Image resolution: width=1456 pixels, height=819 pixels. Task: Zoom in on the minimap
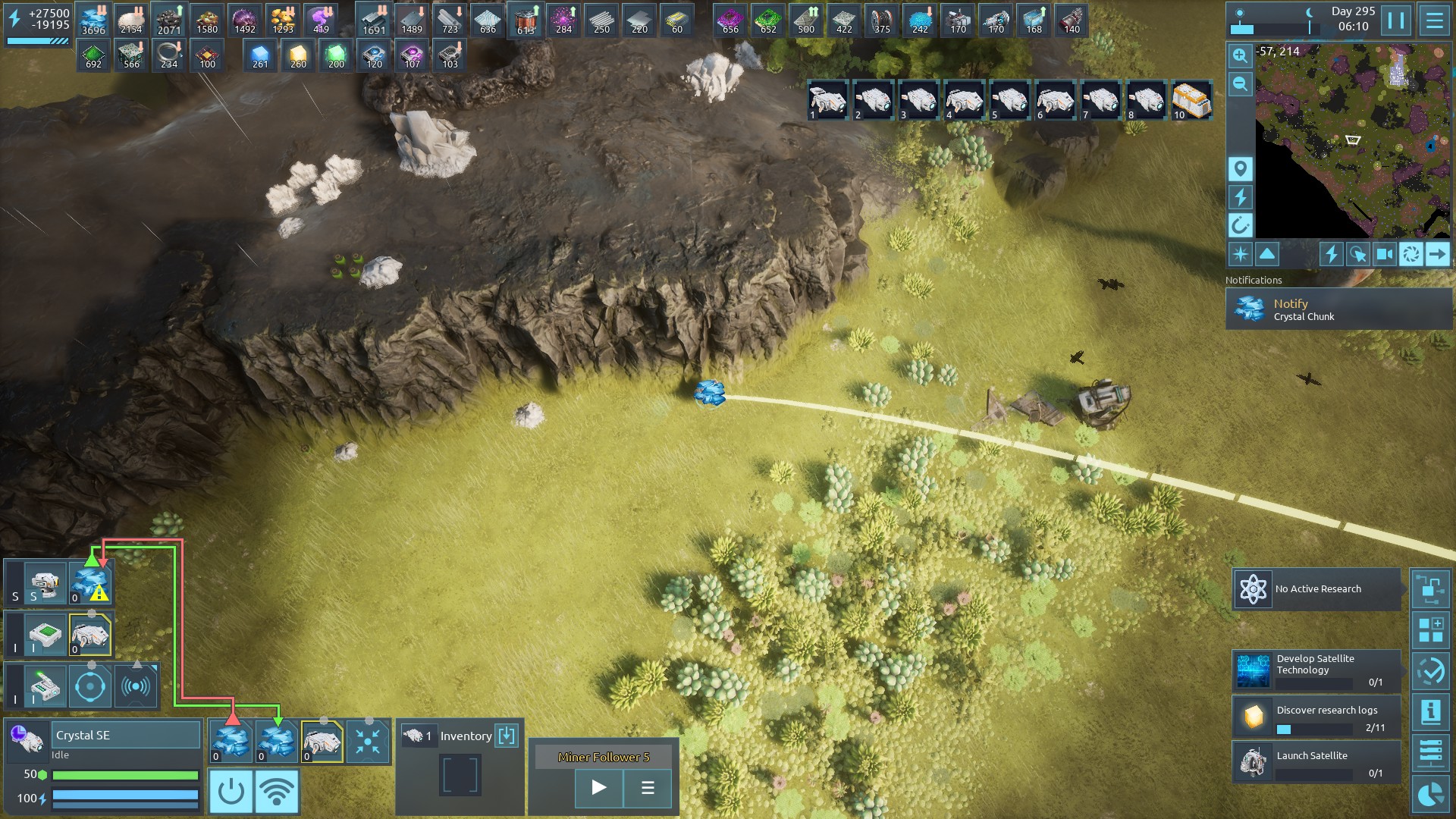[1240, 55]
